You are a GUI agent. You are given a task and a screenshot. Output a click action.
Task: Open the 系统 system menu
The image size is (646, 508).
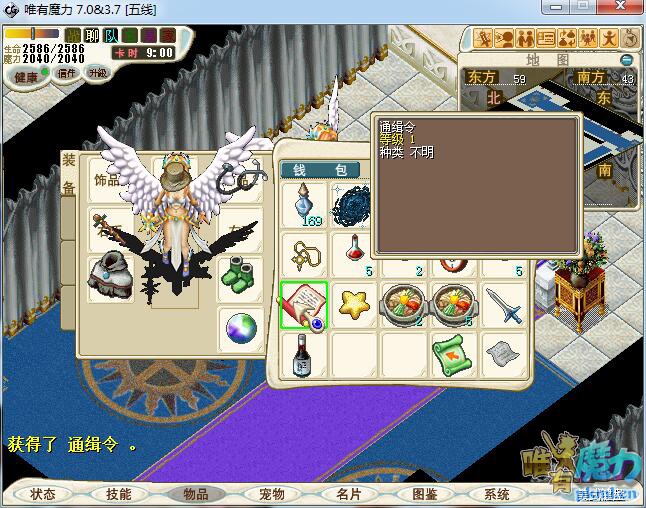pyautogui.click(x=497, y=494)
